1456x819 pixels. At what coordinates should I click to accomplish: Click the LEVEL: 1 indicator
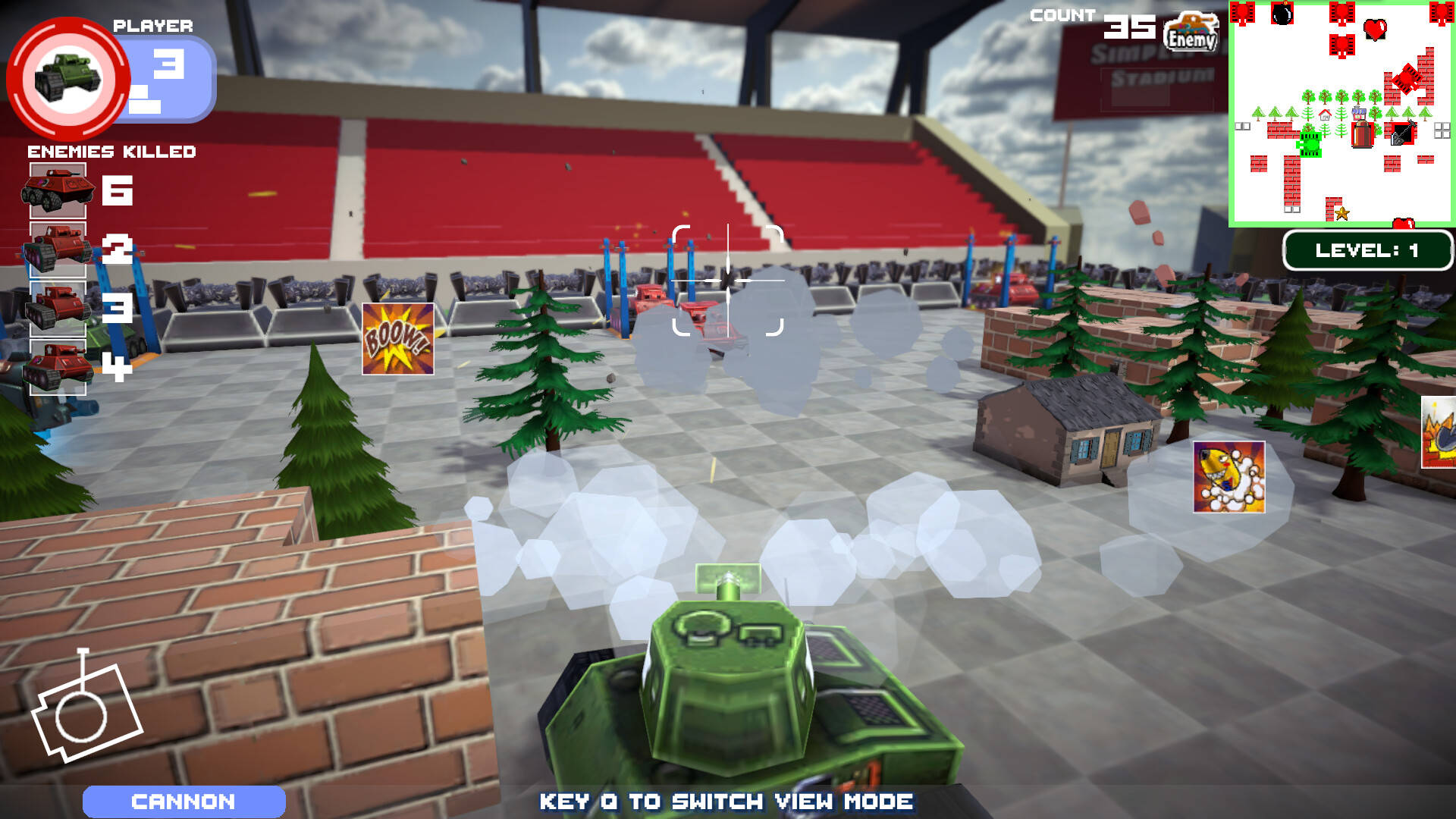coord(1367,250)
